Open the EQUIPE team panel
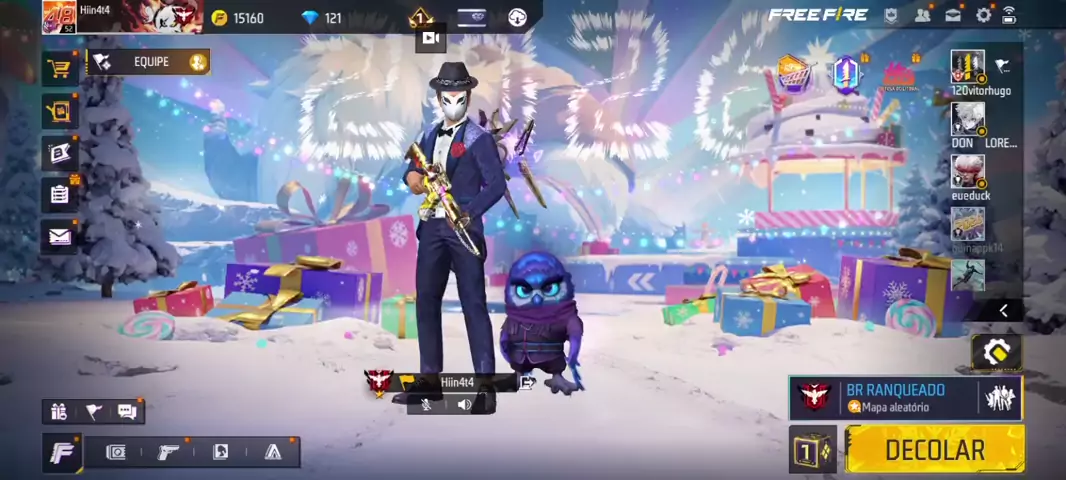The image size is (1066, 480). click(150, 62)
